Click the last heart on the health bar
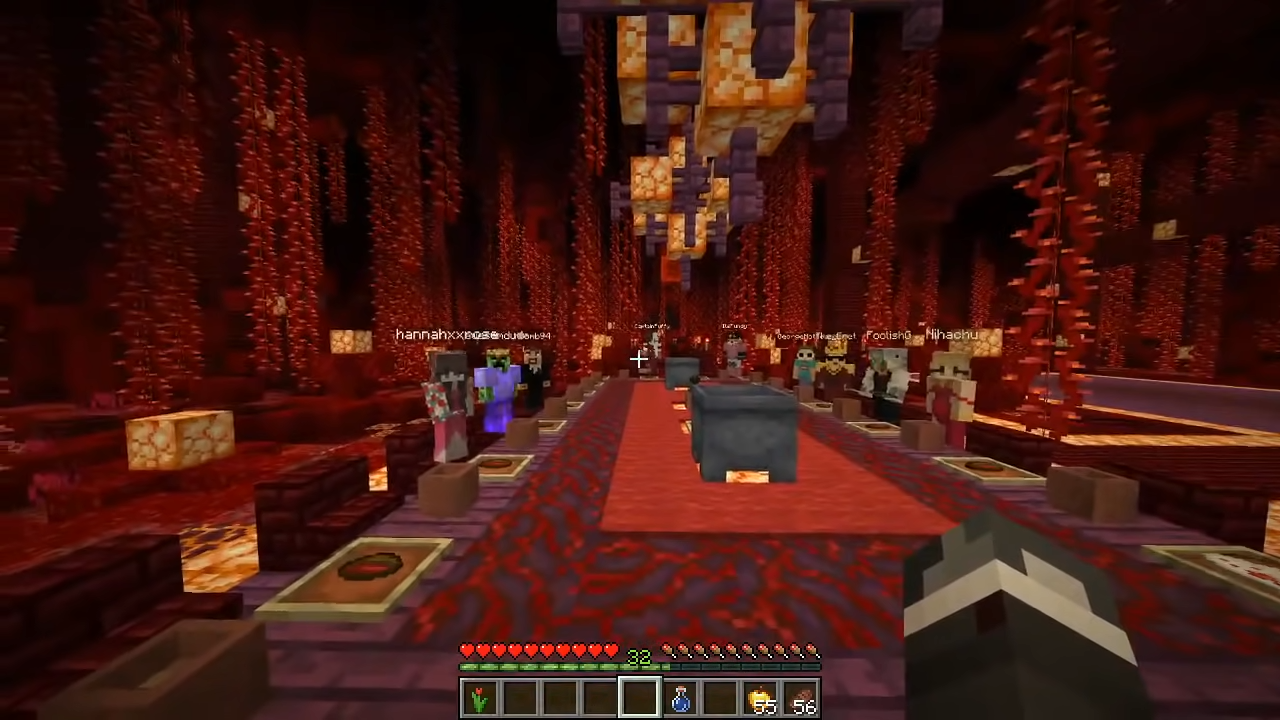 [610, 650]
